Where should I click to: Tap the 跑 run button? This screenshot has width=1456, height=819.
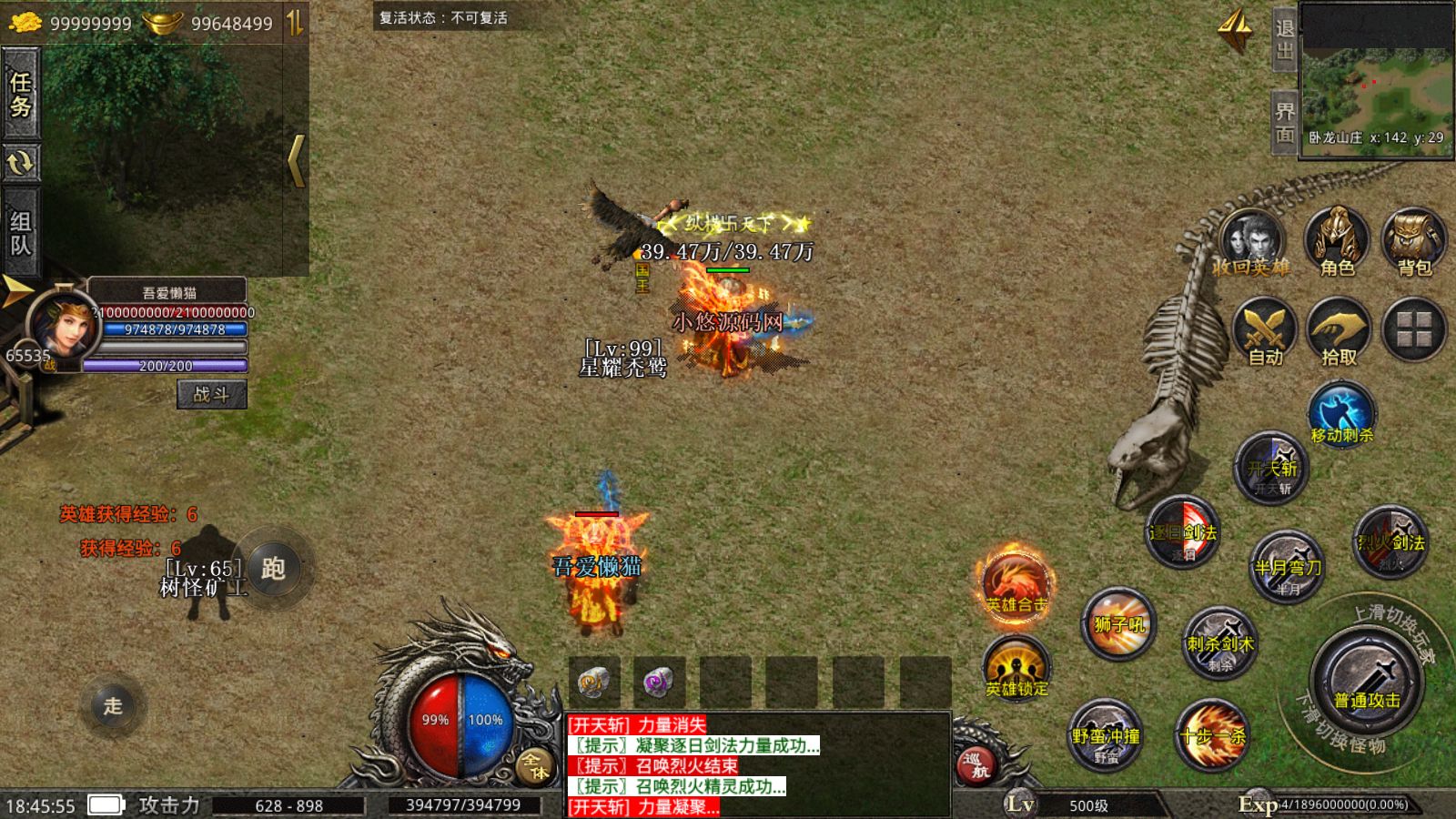click(273, 569)
